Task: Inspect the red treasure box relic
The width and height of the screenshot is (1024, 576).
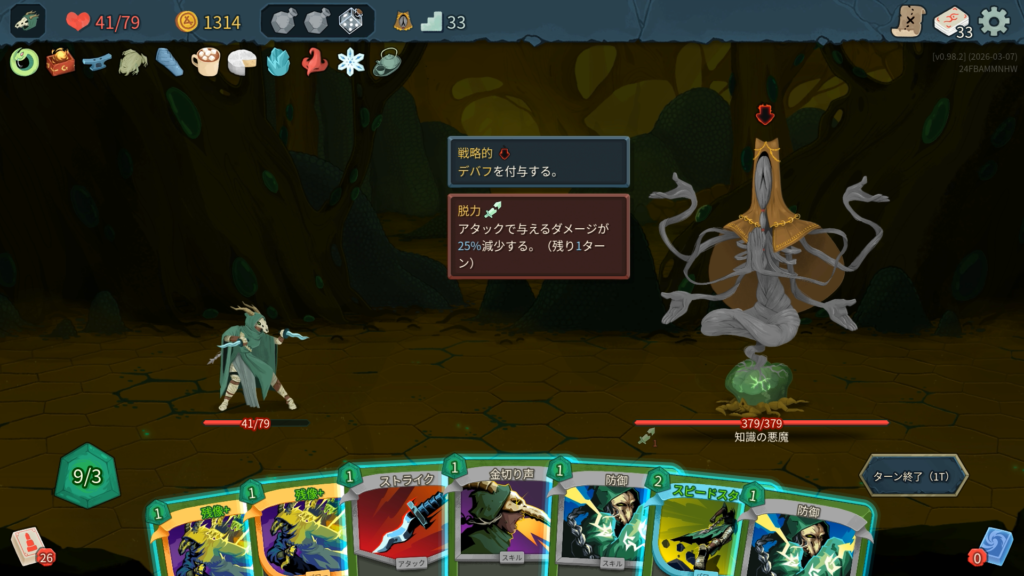Action: pos(60,62)
